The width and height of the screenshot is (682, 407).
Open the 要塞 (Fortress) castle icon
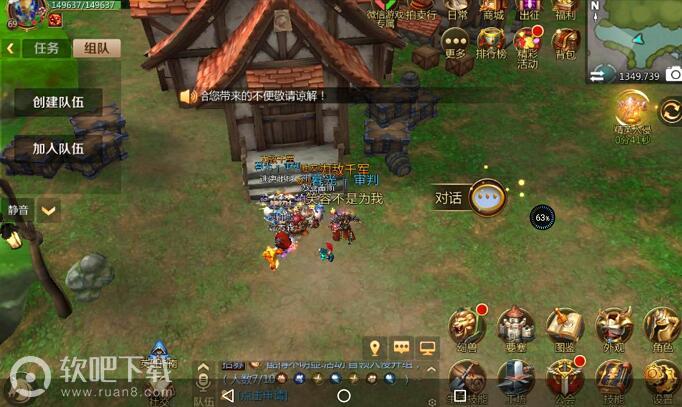click(x=516, y=326)
